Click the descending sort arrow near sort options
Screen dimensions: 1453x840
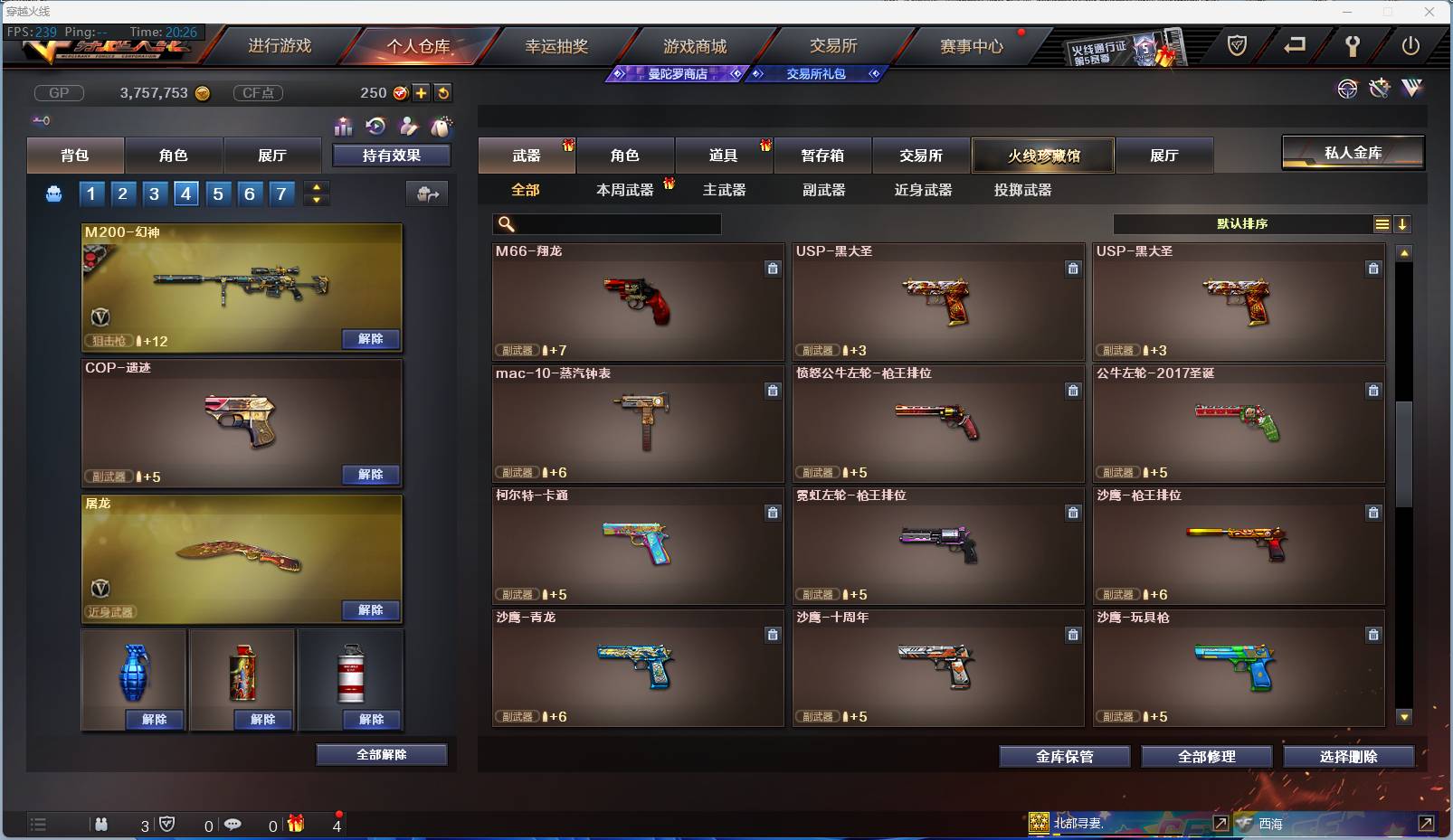[x=1402, y=223]
